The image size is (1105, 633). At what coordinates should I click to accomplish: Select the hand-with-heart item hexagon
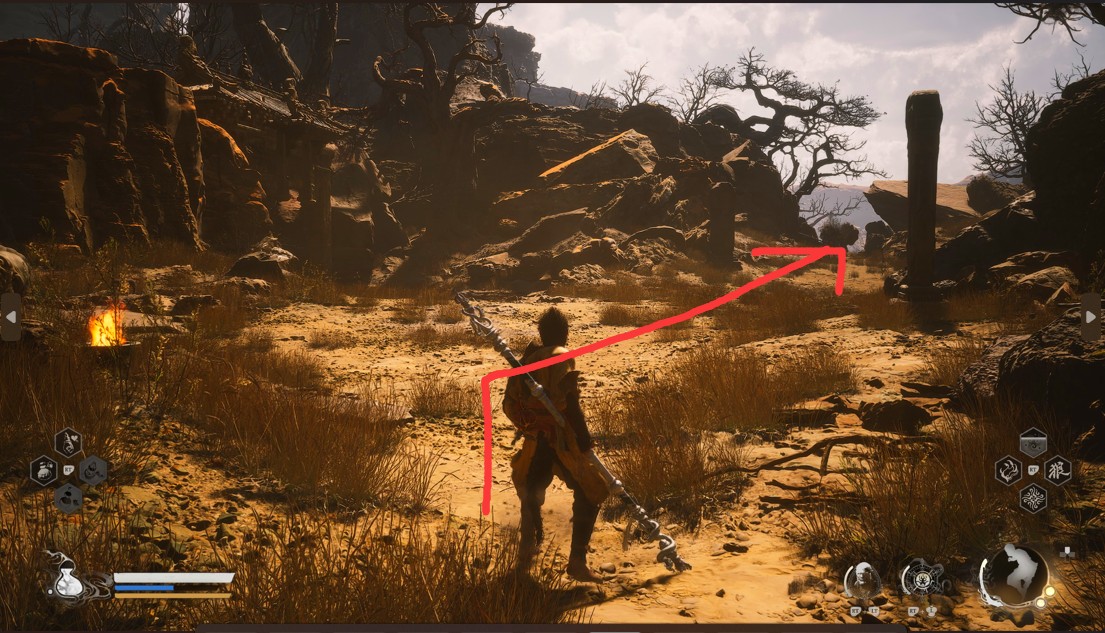68,441
